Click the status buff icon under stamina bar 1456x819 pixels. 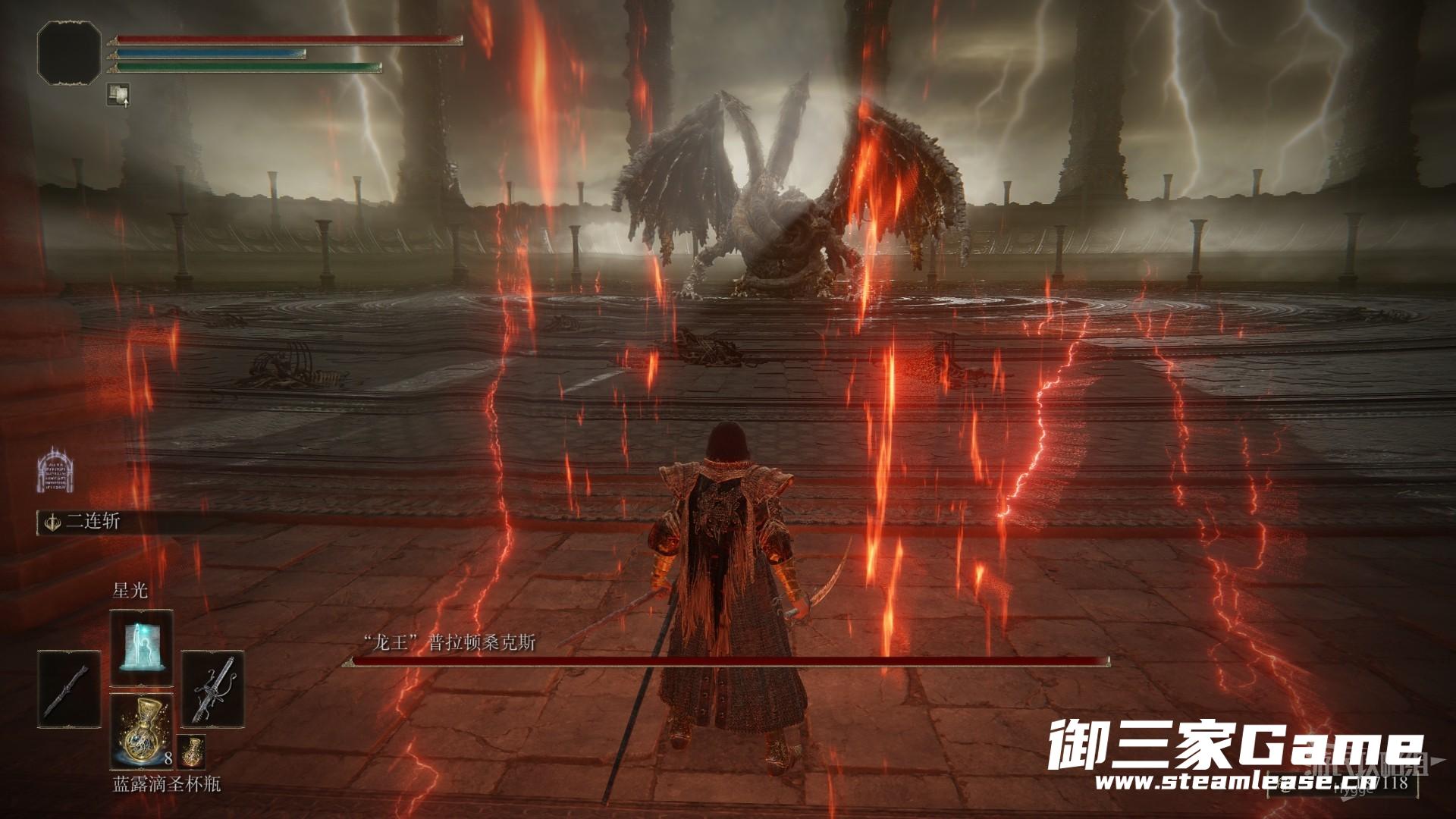(118, 93)
